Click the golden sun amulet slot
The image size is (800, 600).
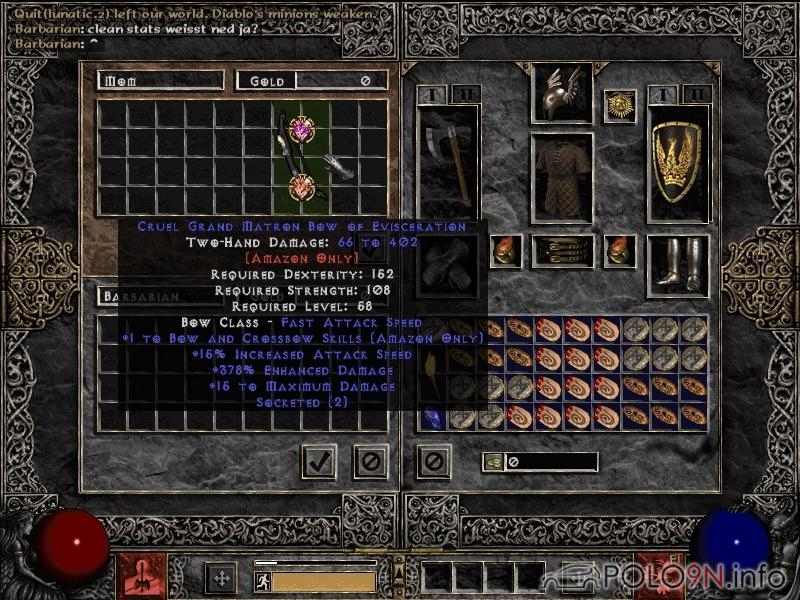point(620,106)
